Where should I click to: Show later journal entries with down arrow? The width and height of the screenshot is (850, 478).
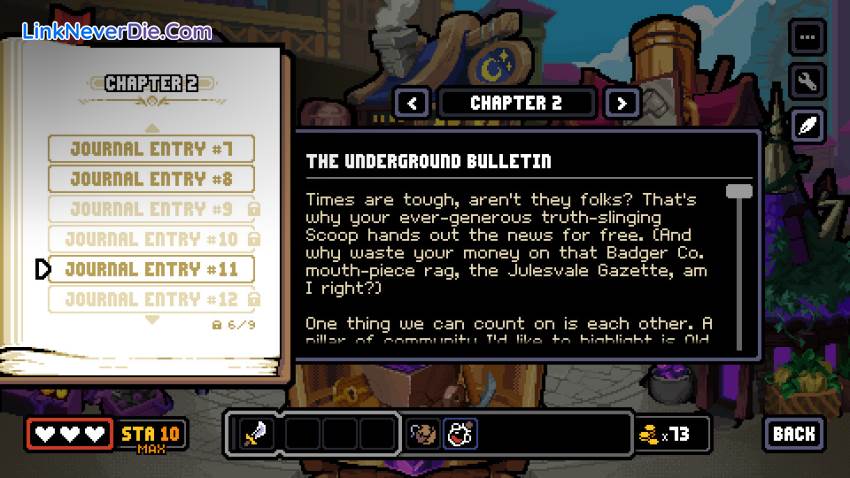coord(152,320)
